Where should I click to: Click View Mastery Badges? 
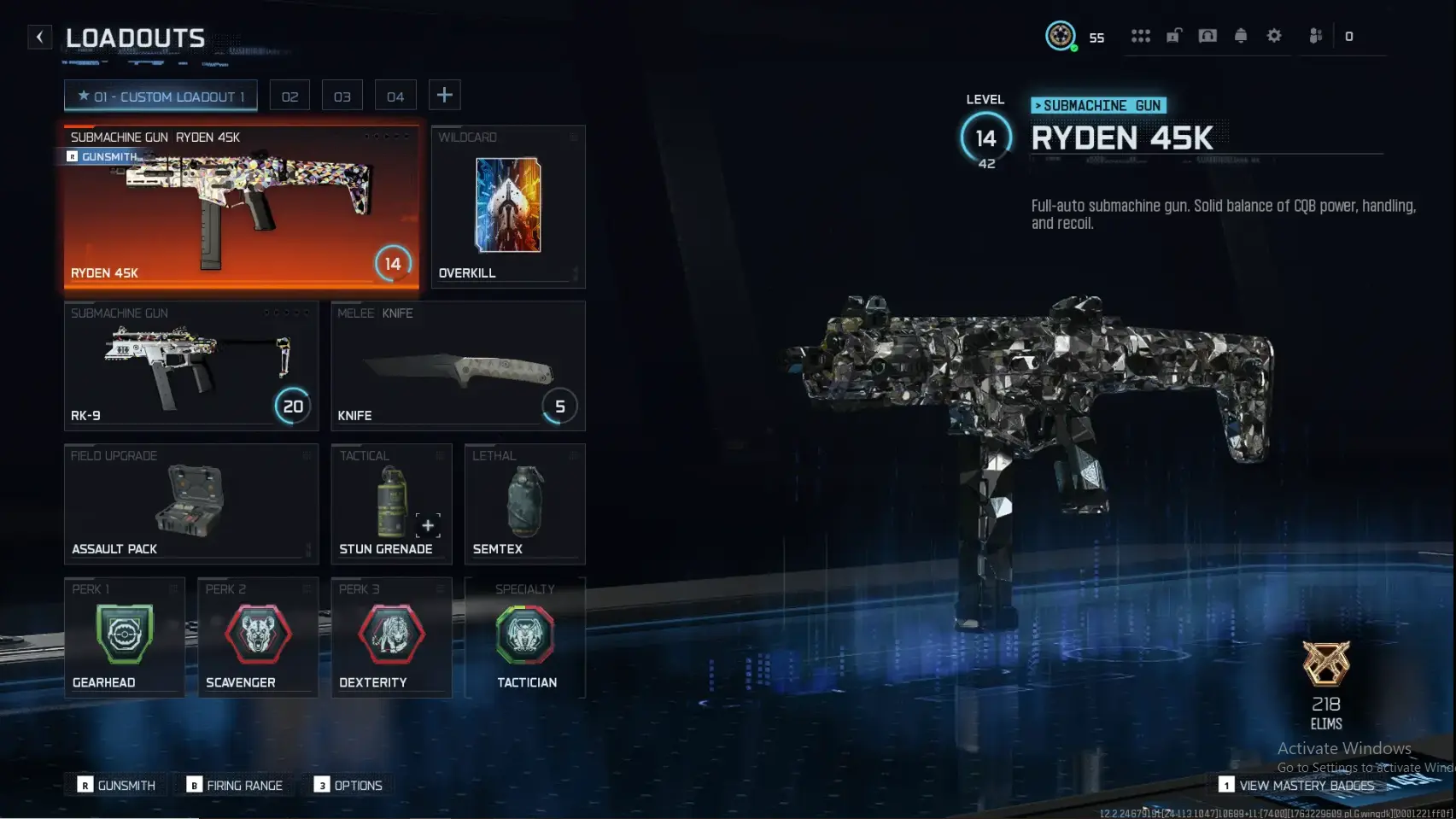1307,785
